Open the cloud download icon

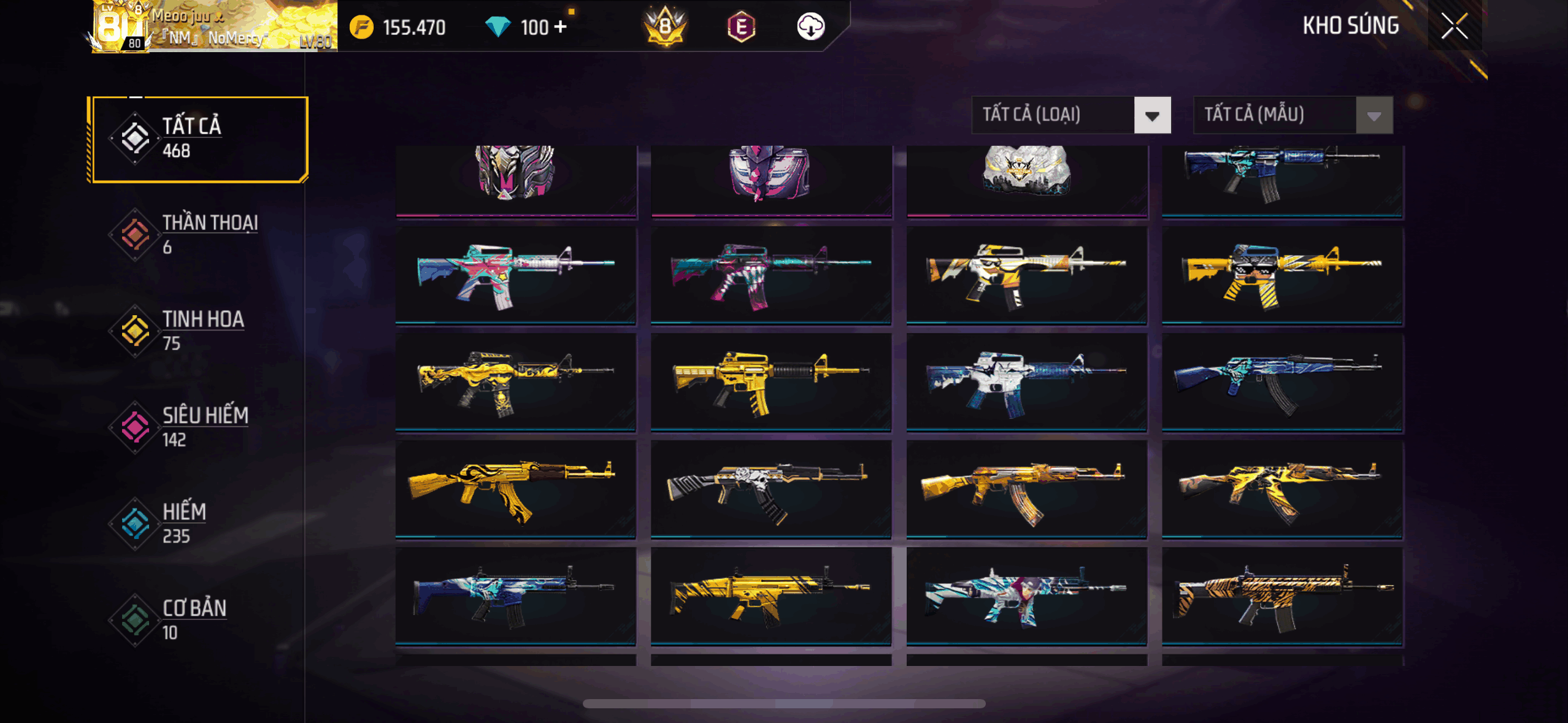[x=810, y=26]
